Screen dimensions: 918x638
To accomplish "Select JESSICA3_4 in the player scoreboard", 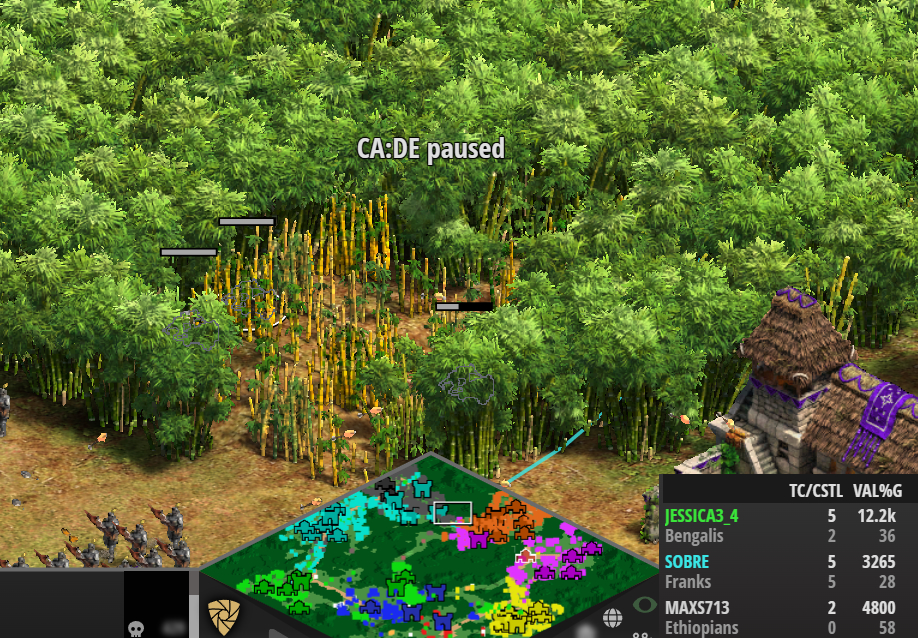I will [701, 516].
